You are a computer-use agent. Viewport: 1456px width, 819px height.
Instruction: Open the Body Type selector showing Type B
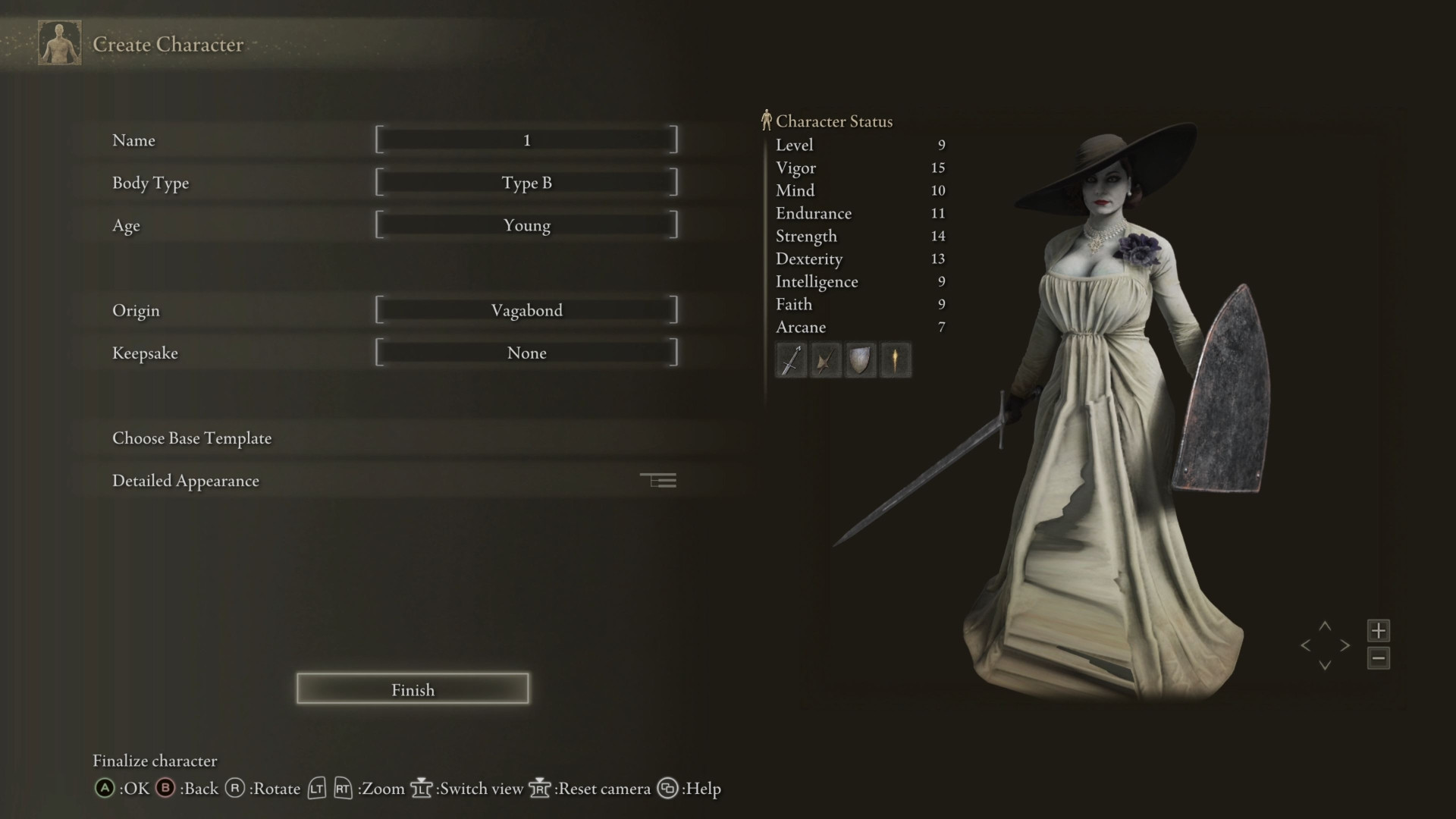click(526, 182)
